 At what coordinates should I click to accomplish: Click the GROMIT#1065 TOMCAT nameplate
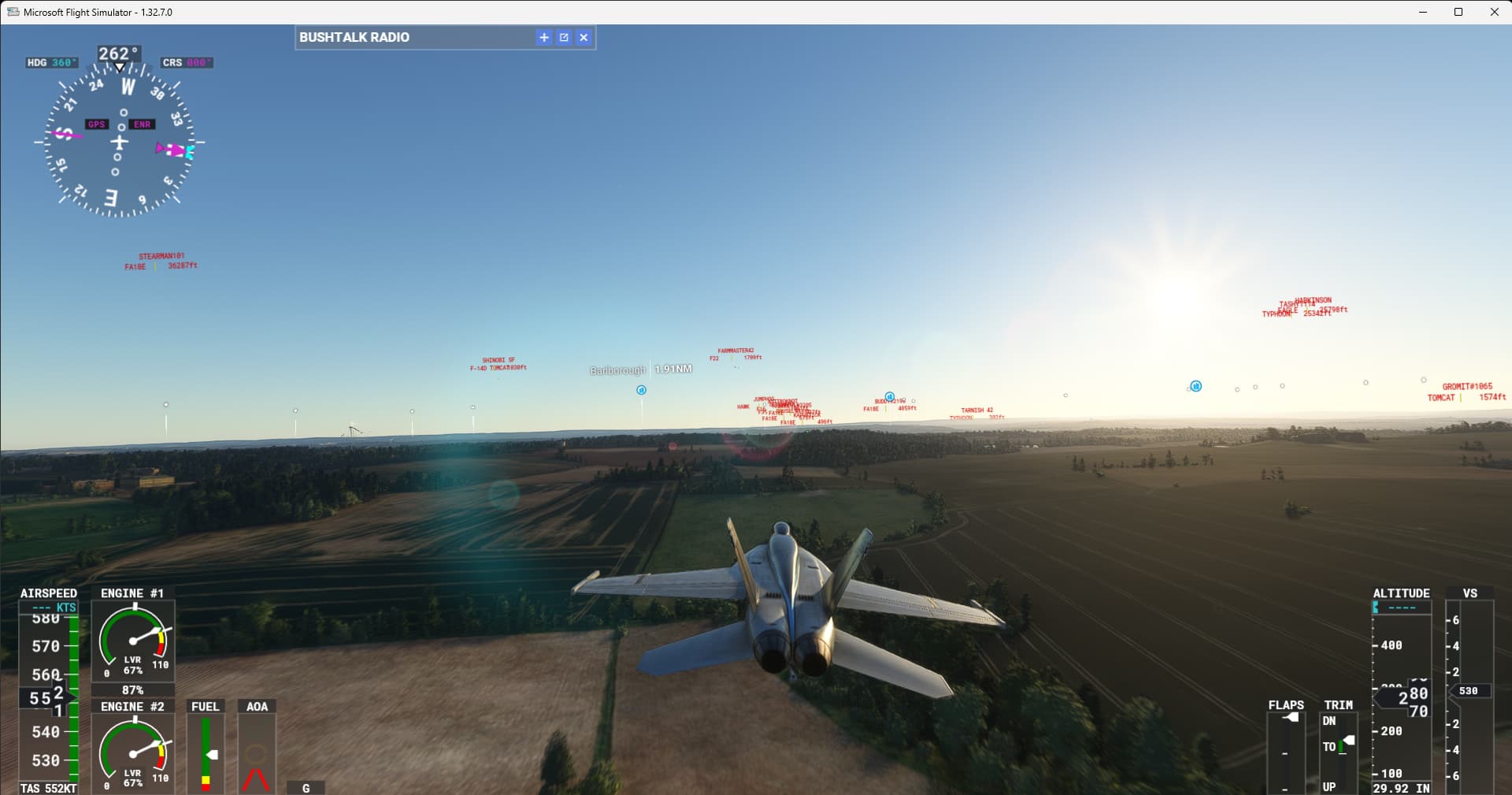point(1466,392)
